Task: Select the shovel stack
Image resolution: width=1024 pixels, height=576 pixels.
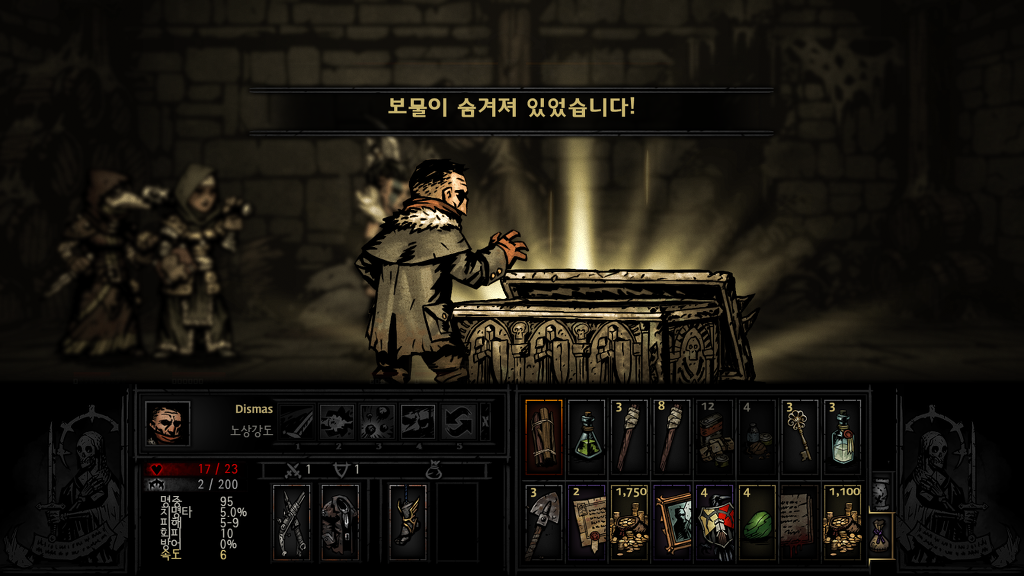Action: coord(544,521)
